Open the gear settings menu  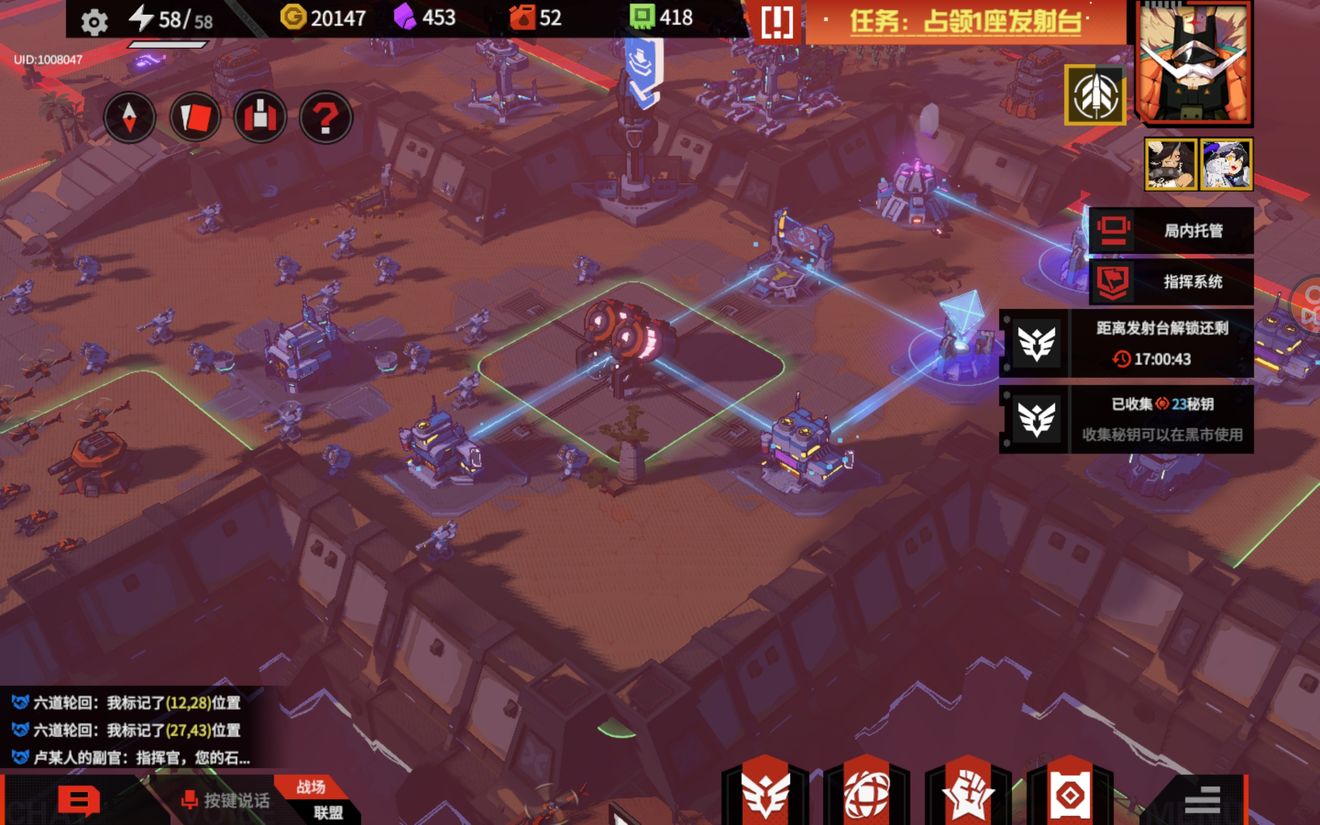pos(94,22)
